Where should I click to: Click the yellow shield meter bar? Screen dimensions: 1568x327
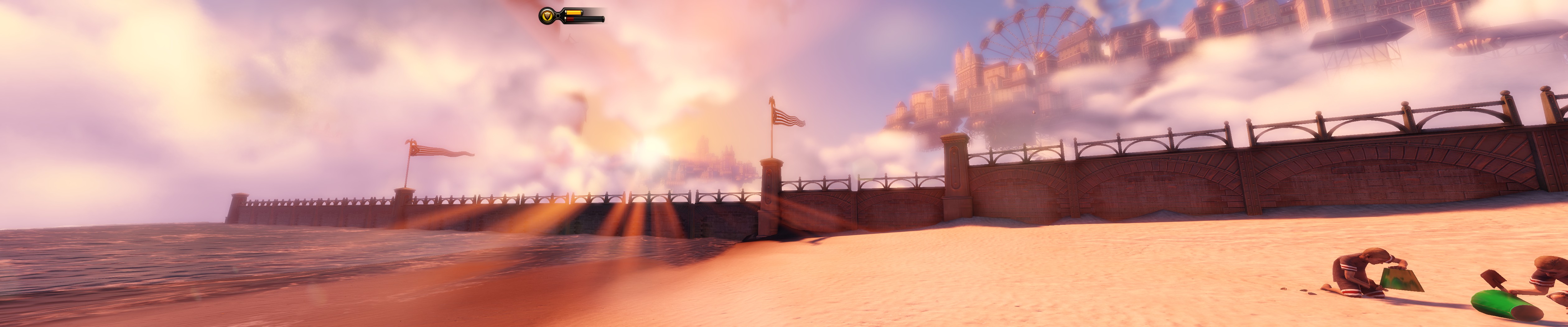pos(574,12)
